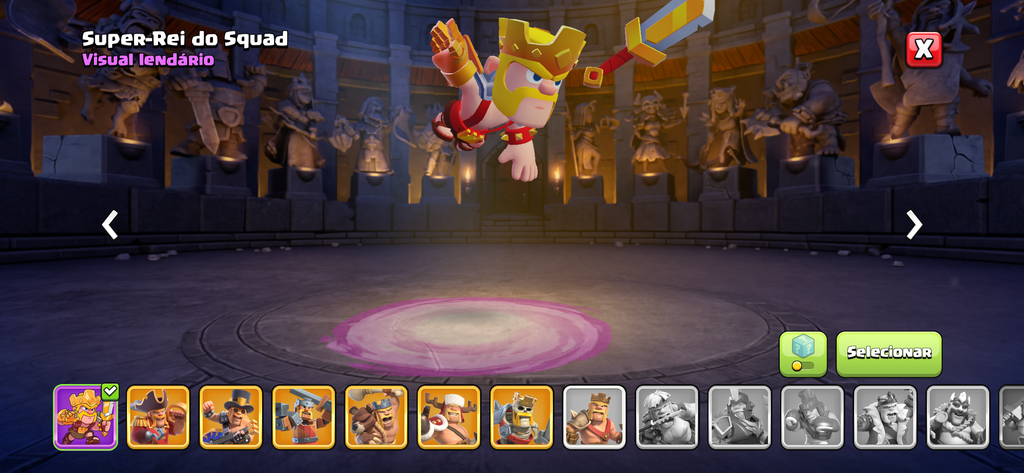Toggle the random skin cube switch

(x=803, y=355)
